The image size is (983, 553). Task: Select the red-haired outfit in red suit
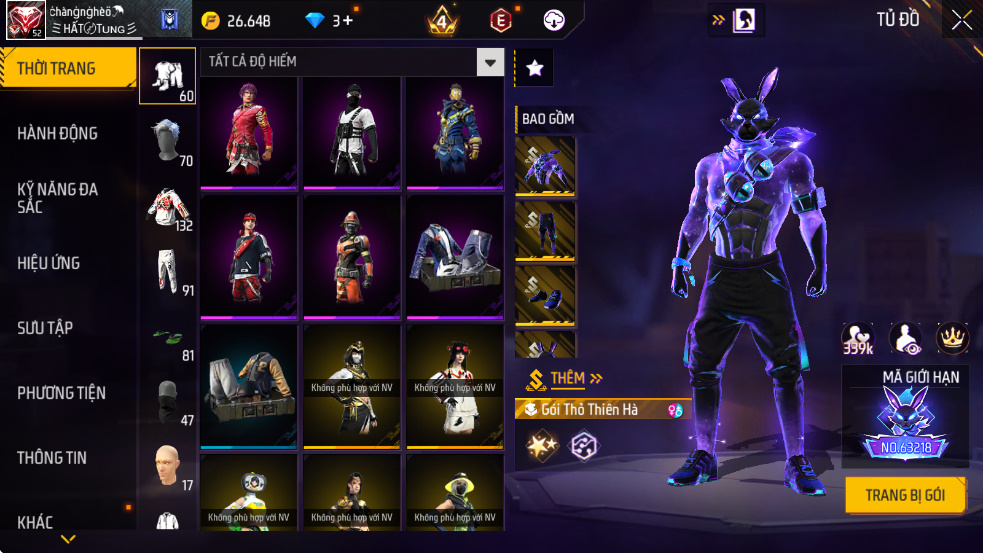coord(249,131)
